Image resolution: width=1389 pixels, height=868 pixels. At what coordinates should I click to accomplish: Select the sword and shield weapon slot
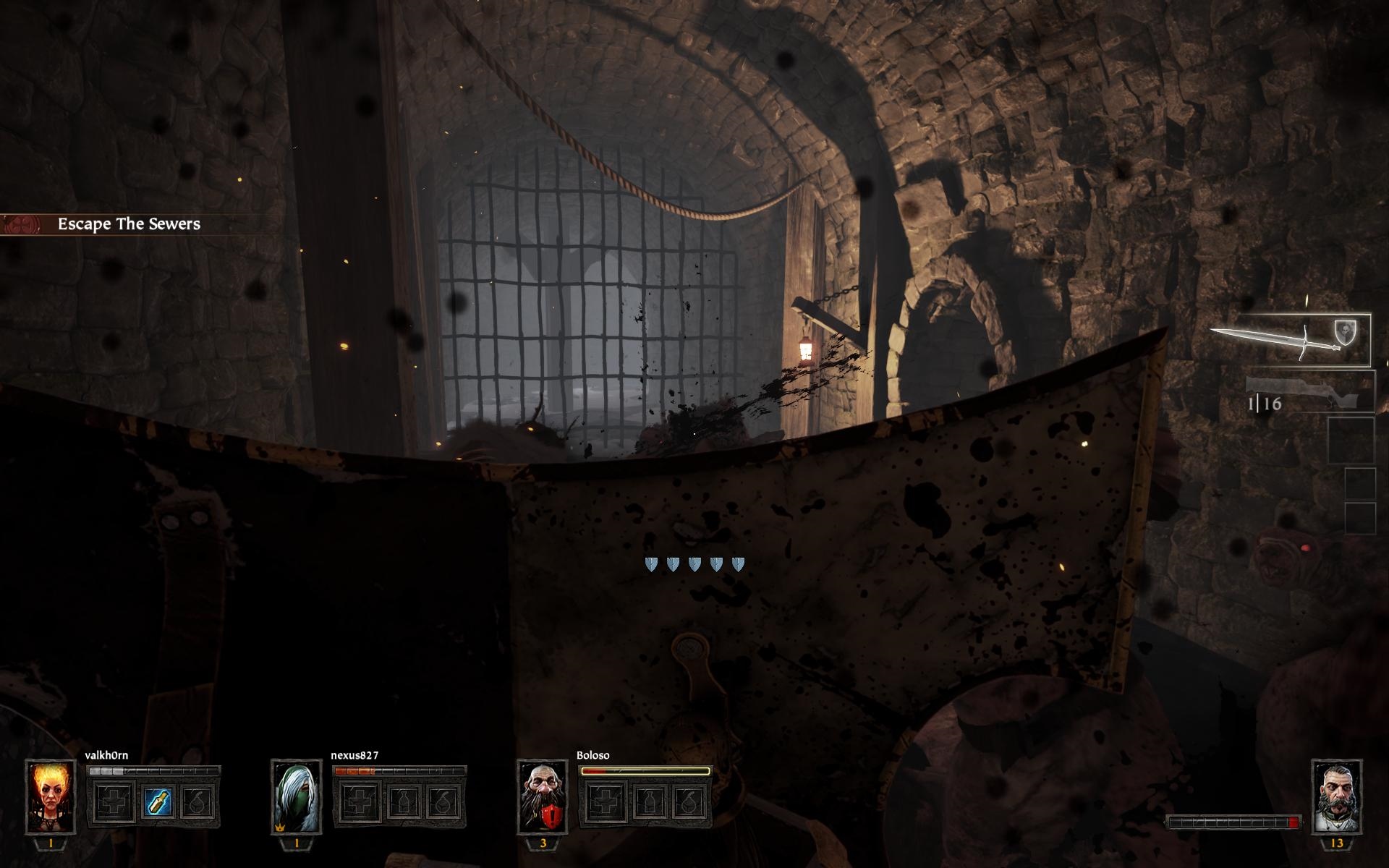(1290, 339)
